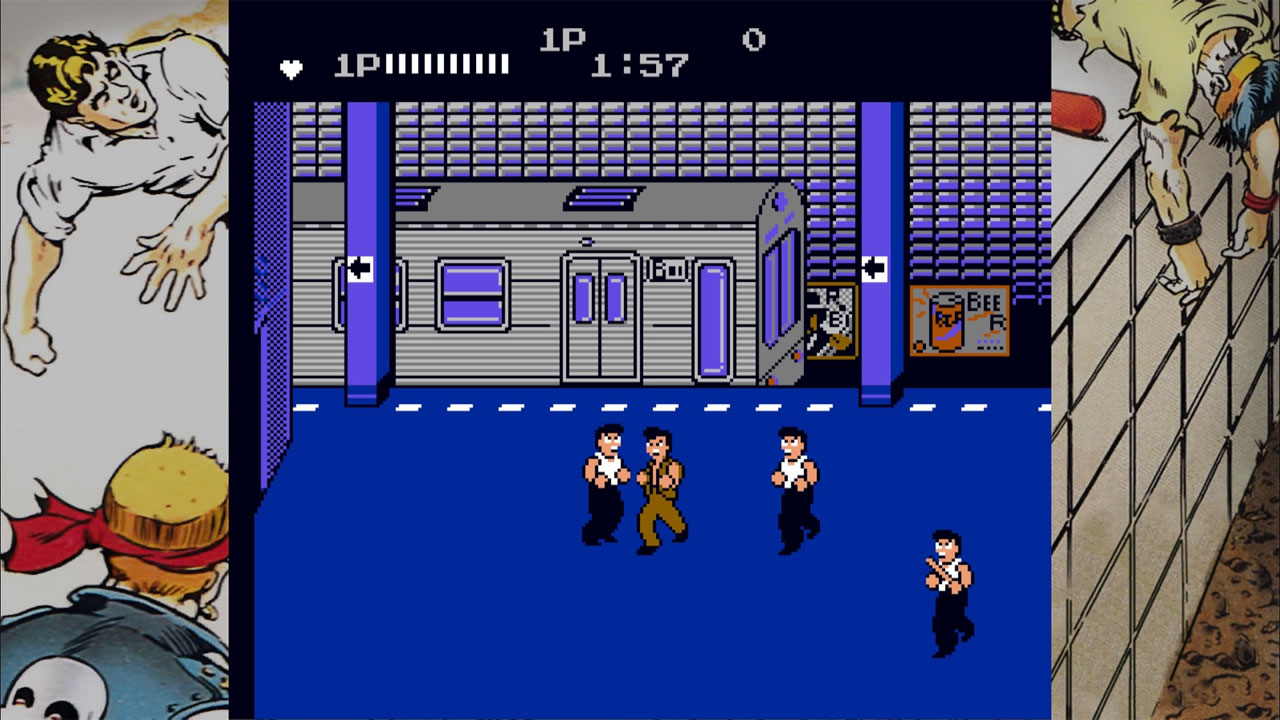
Task: Click the score counter showing 0
Action: coord(753,42)
